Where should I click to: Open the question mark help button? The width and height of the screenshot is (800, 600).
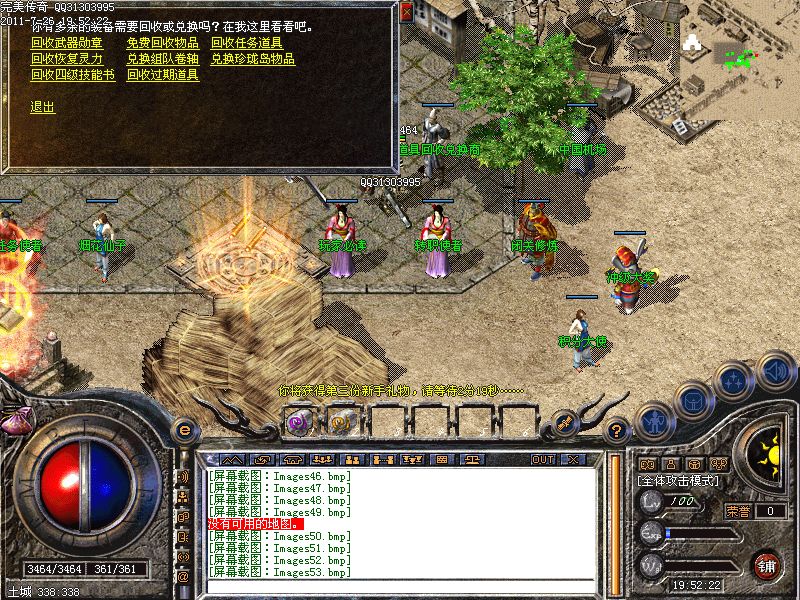[617, 431]
